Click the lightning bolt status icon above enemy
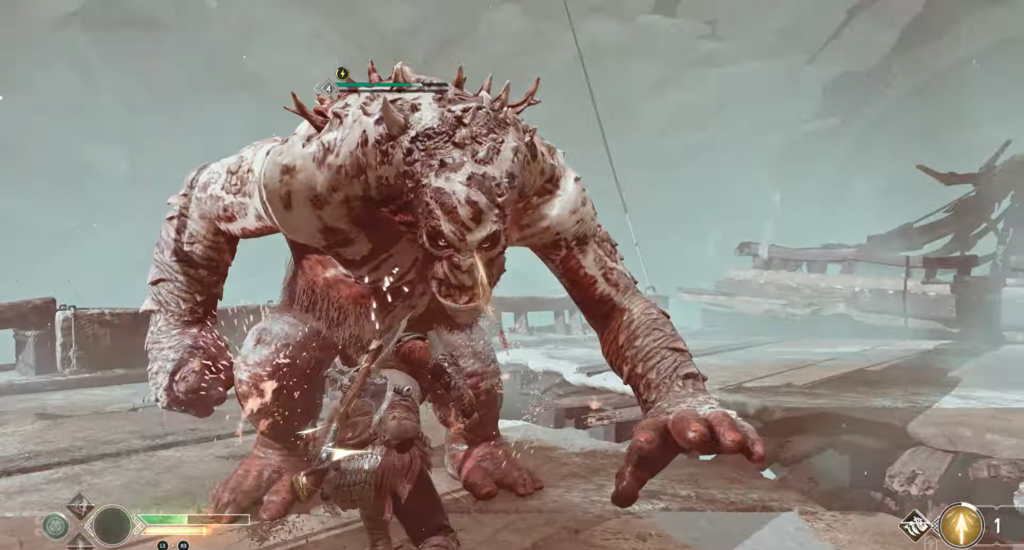Viewport: 1024px width, 550px height. click(343, 73)
